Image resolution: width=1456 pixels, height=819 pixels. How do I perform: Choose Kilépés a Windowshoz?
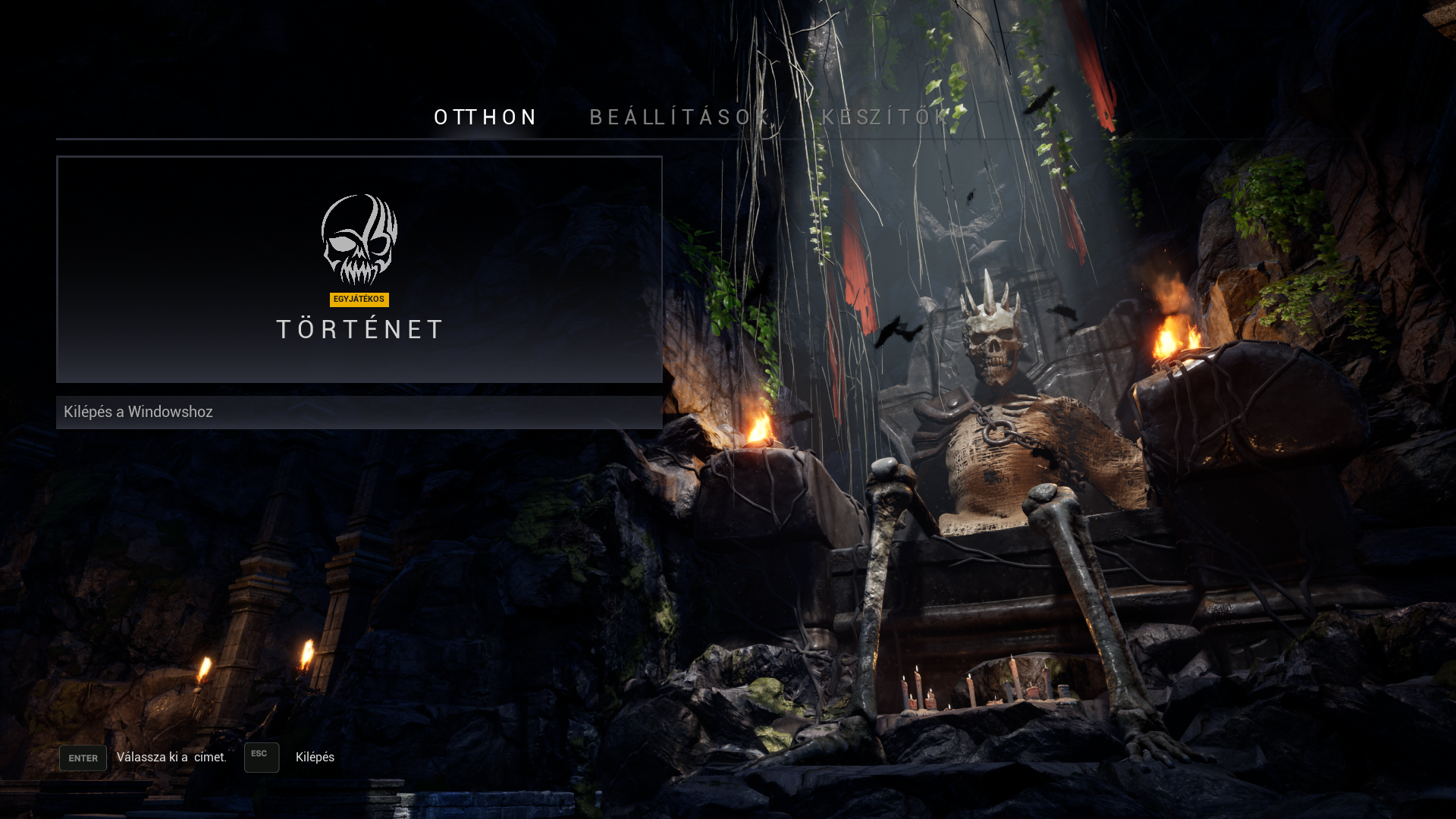pos(359,413)
